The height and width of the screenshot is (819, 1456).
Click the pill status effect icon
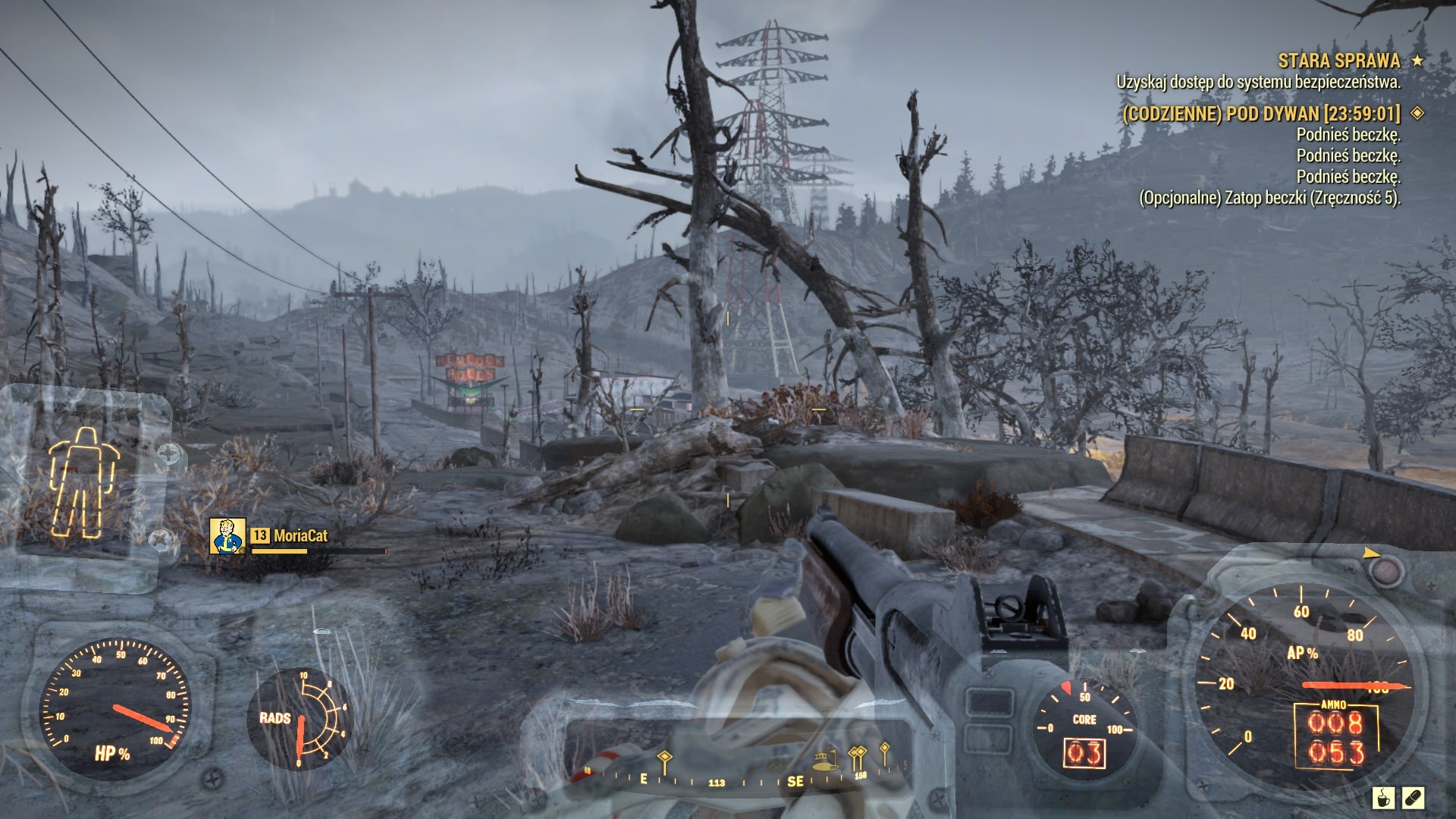tap(1414, 798)
